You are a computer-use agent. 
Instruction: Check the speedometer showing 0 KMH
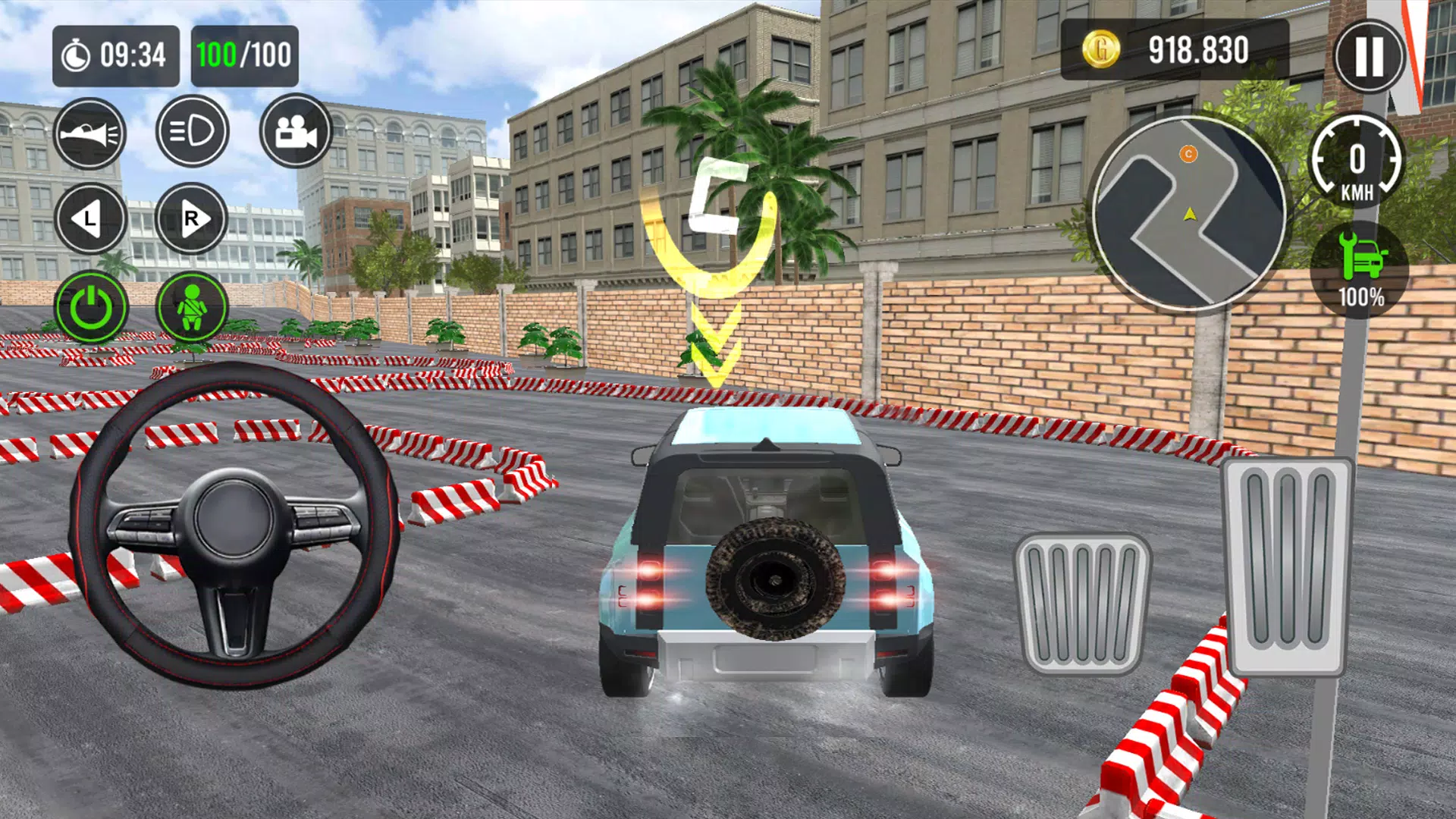[1357, 162]
